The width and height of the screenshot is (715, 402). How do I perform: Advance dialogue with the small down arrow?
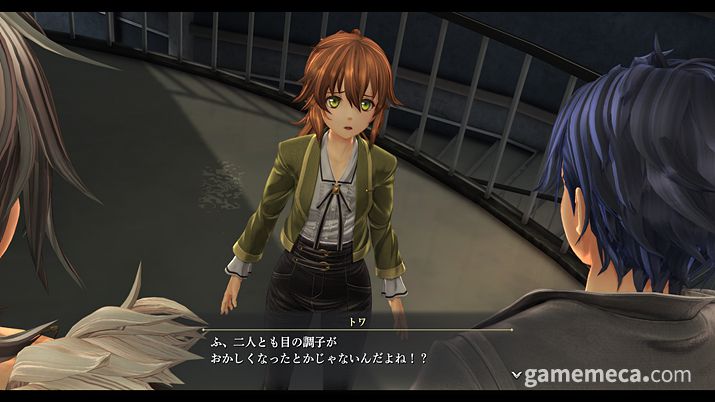pyautogui.click(x=516, y=375)
